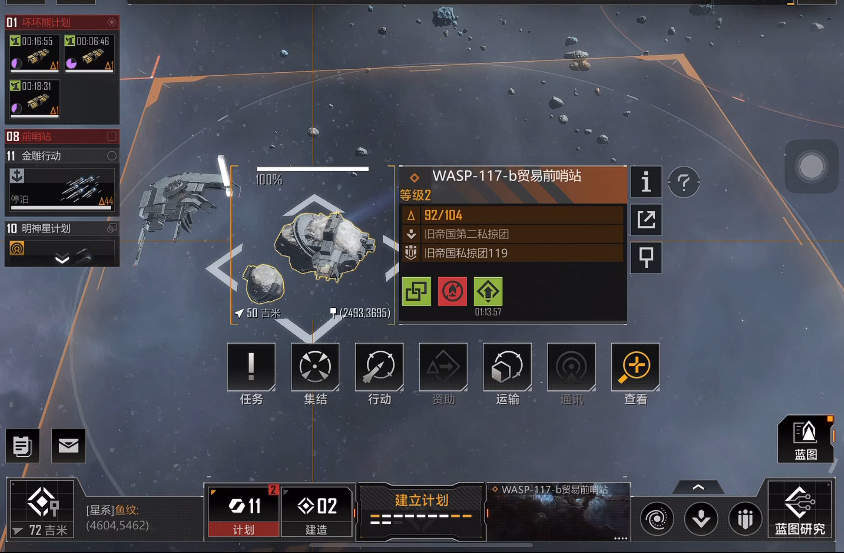Click the 建立计划 (create plan) button

420,509
